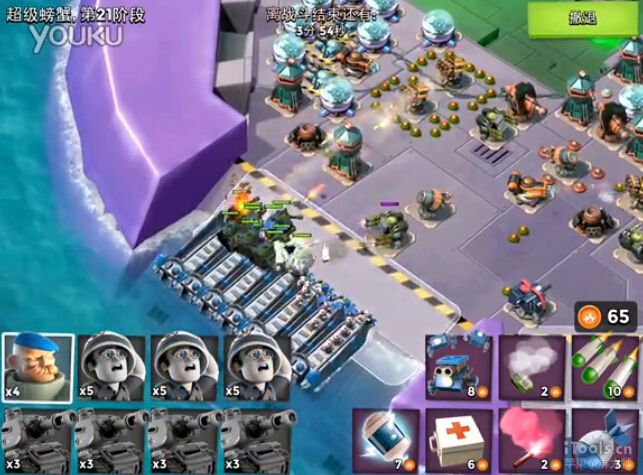Select the blue beret troop portrait
Screen dimensions: 643x475
pyautogui.click(x=34, y=367)
